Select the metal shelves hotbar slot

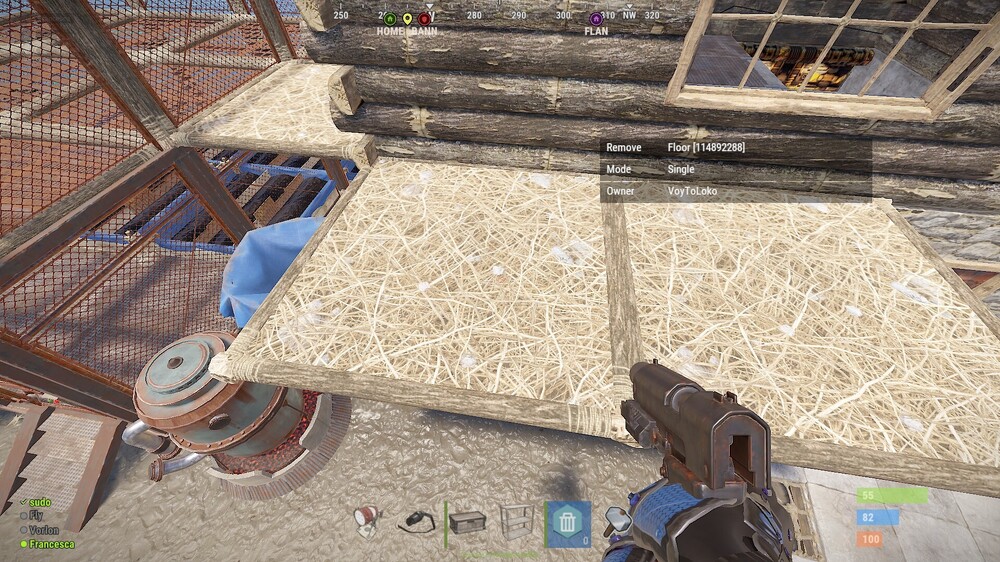pyautogui.click(x=517, y=521)
